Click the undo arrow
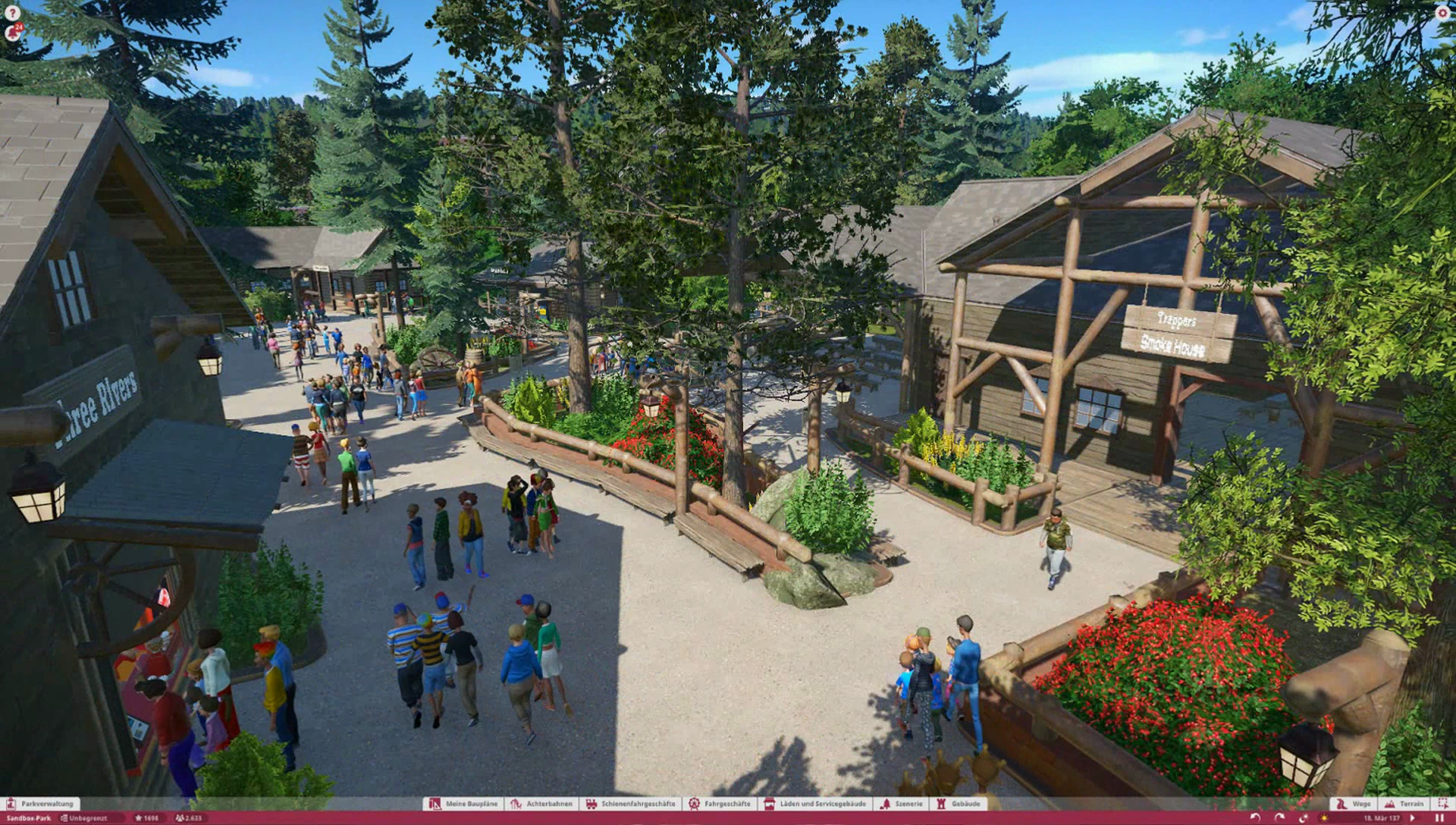Screen dimensions: 1456x825 (1256, 818)
